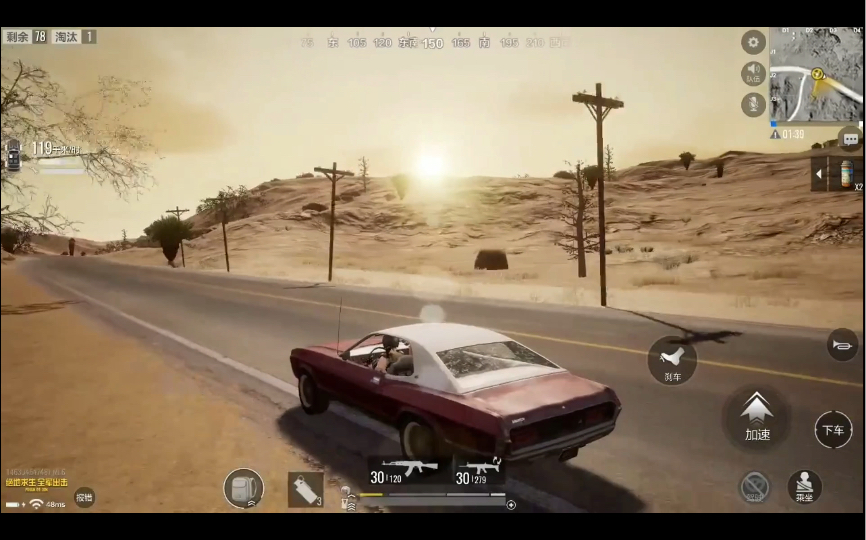Tap the disabled driving button
The height and width of the screenshot is (540, 866).
755,487
